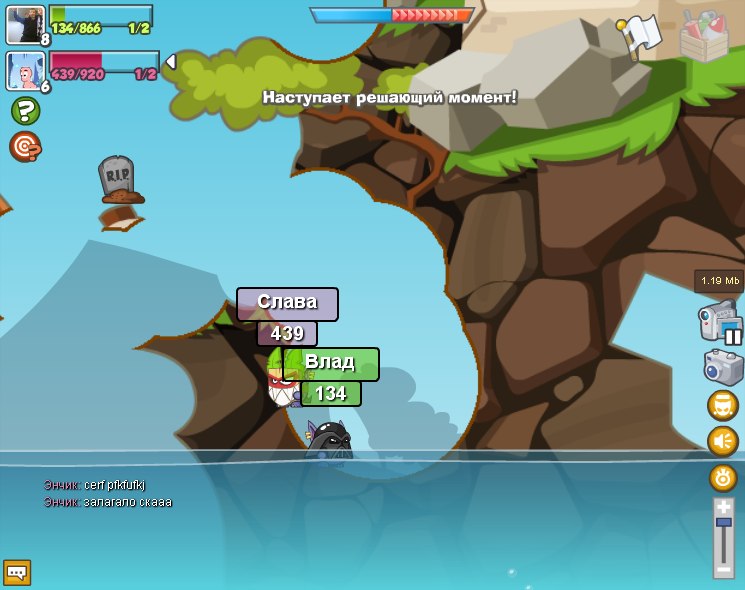Open the weapons crate inventory
This screenshot has height=590, width=745.
tap(704, 36)
